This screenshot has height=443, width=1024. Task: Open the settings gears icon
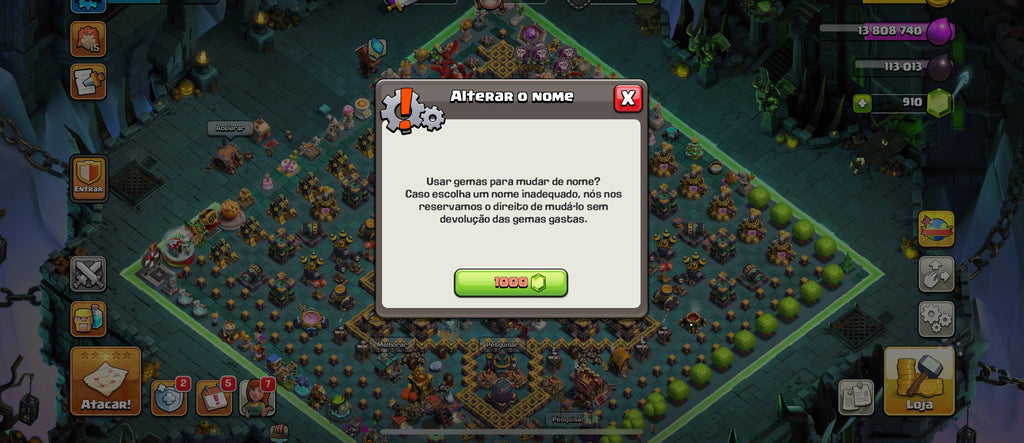tap(936, 318)
